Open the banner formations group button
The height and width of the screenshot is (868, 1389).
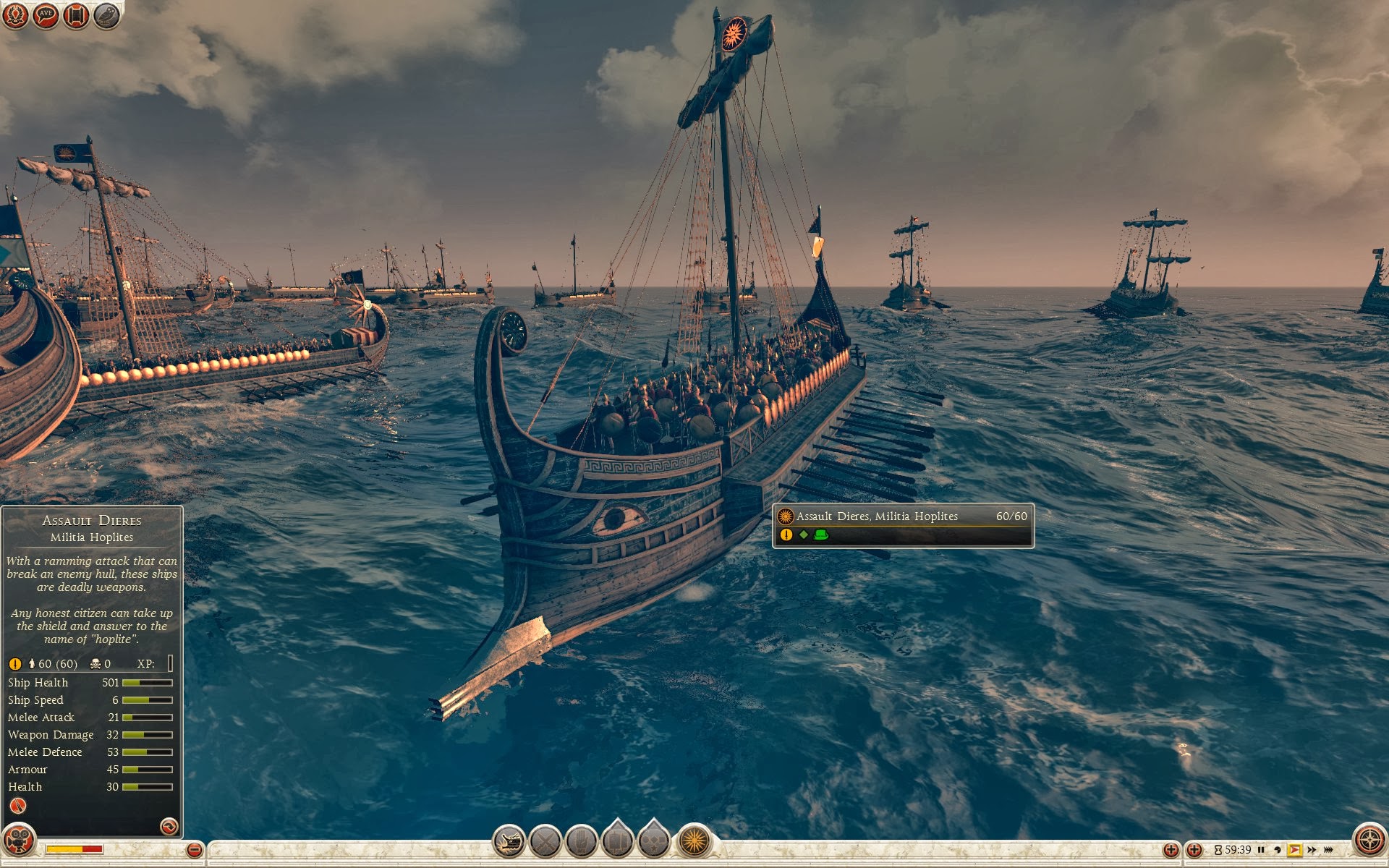pos(617,840)
